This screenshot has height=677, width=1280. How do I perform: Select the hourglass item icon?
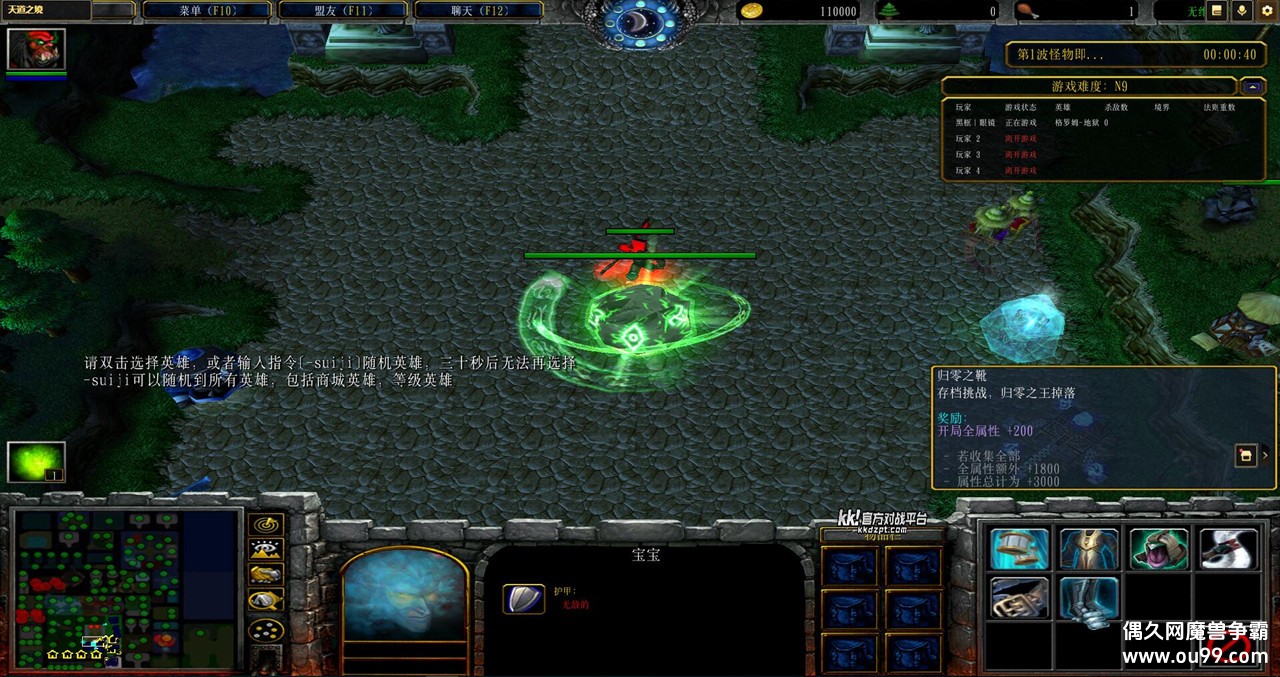[x=1020, y=549]
